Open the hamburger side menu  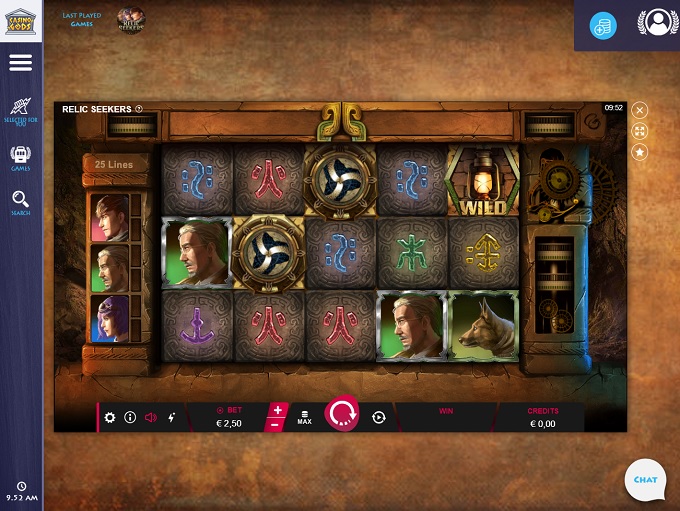20,63
